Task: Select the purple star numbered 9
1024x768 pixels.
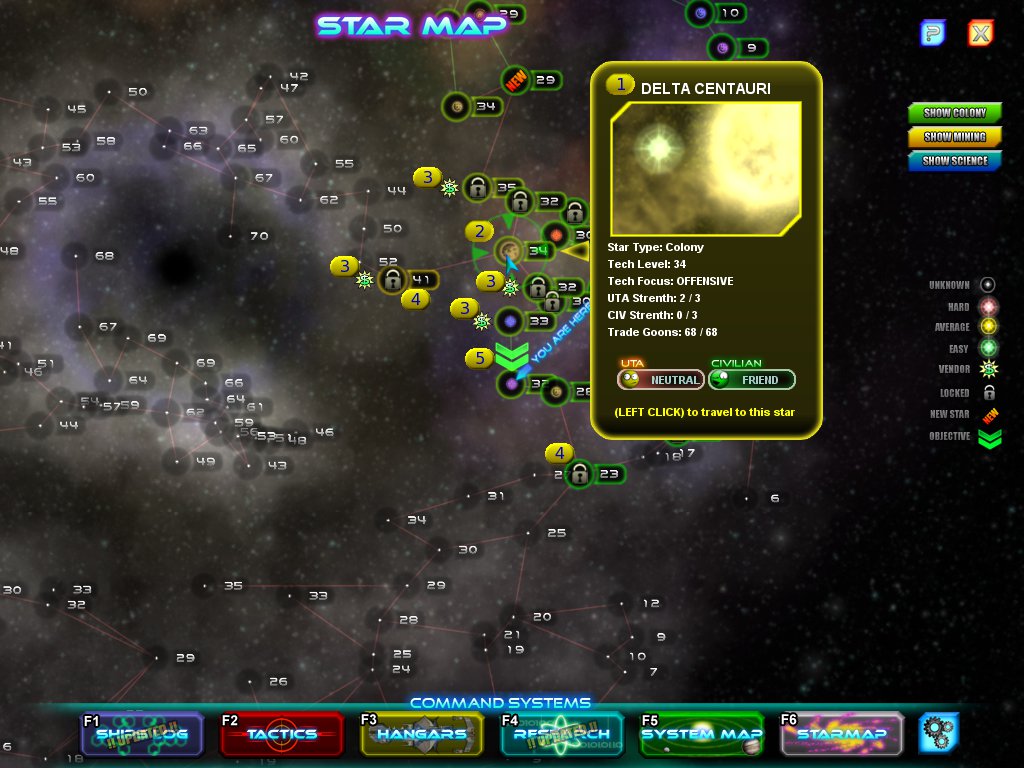Action: tap(723, 47)
